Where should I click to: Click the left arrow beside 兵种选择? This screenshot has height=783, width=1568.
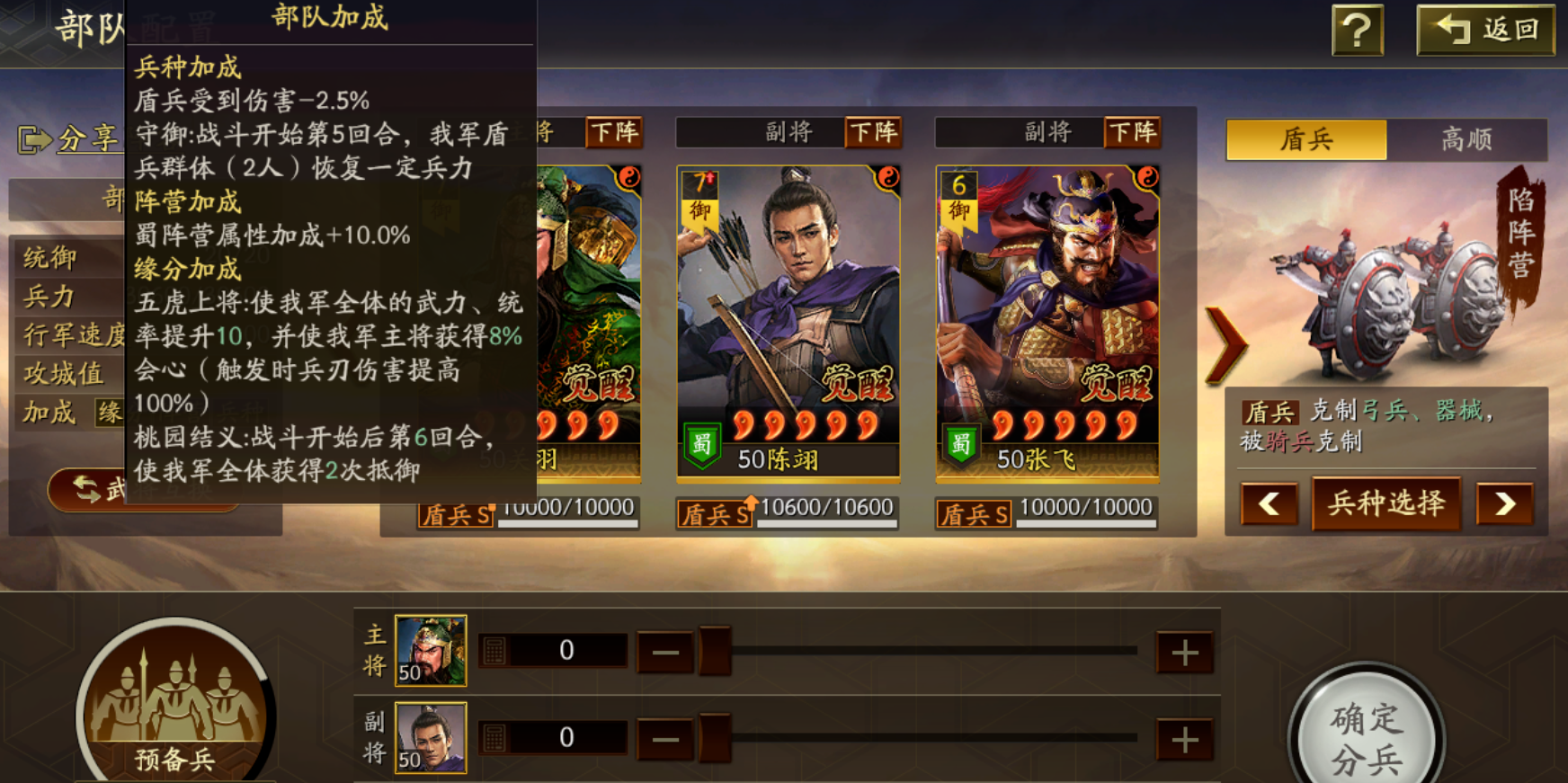[1269, 504]
